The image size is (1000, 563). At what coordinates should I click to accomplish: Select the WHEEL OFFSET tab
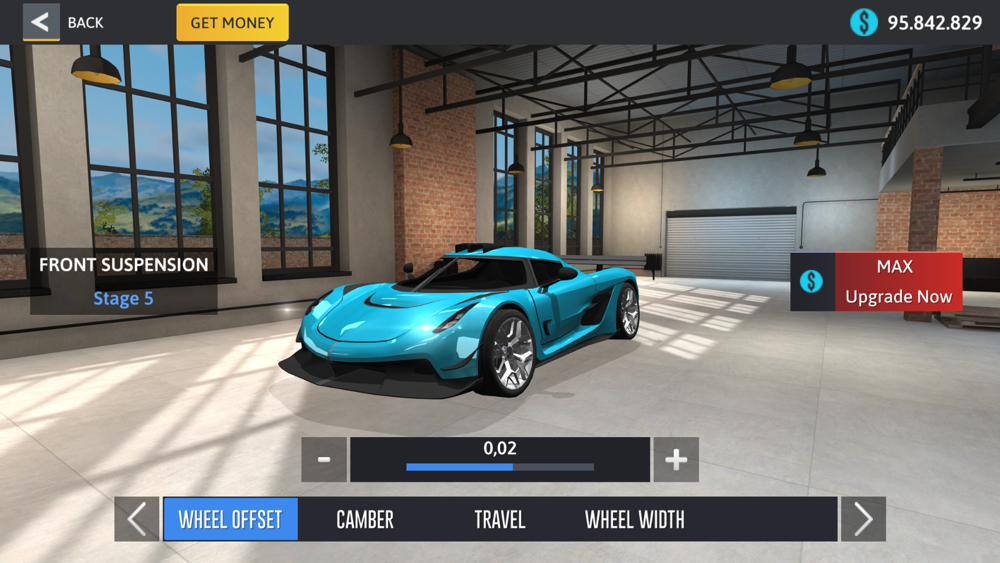230,520
